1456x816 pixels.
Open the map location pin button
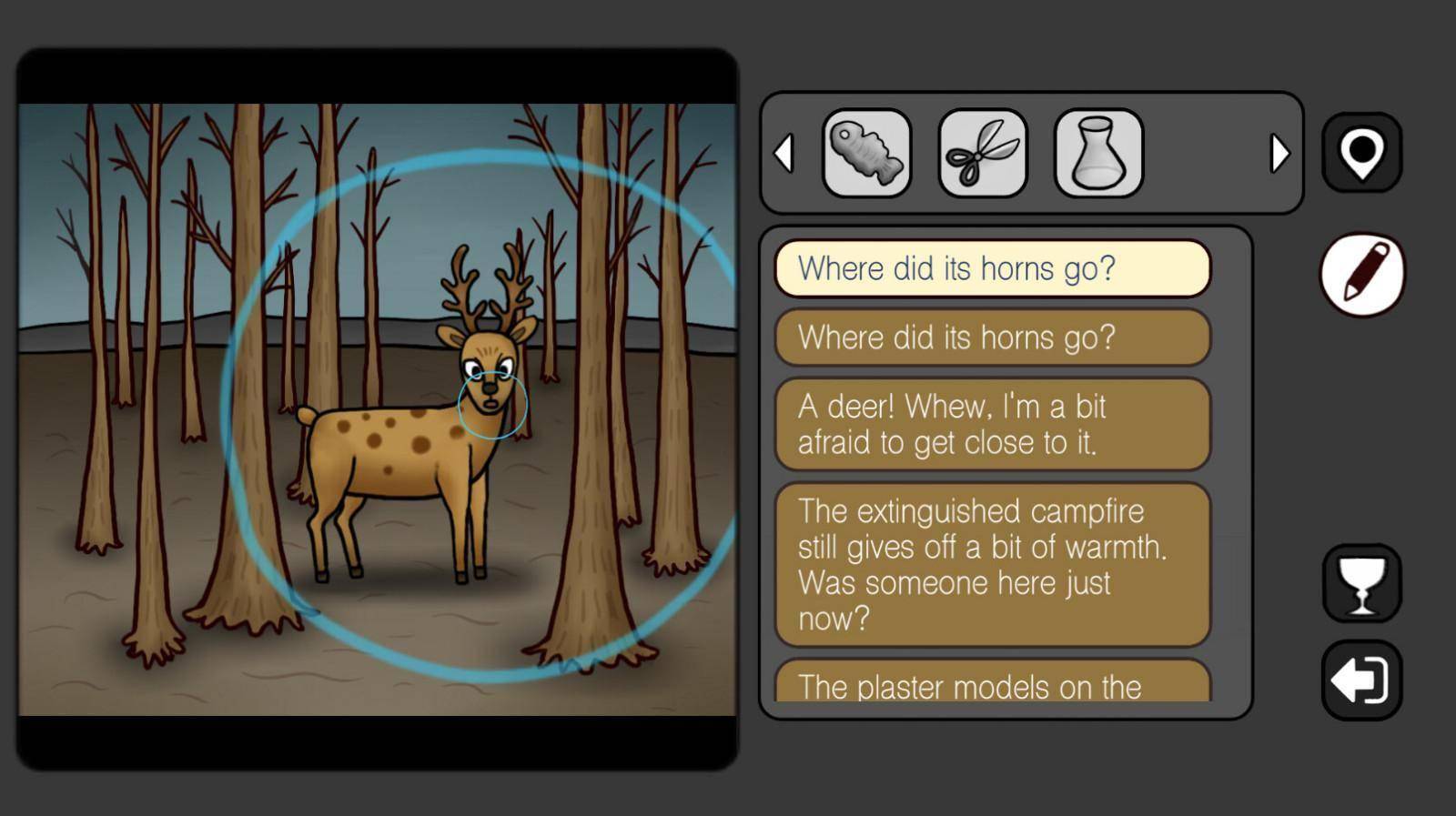pos(1361,152)
